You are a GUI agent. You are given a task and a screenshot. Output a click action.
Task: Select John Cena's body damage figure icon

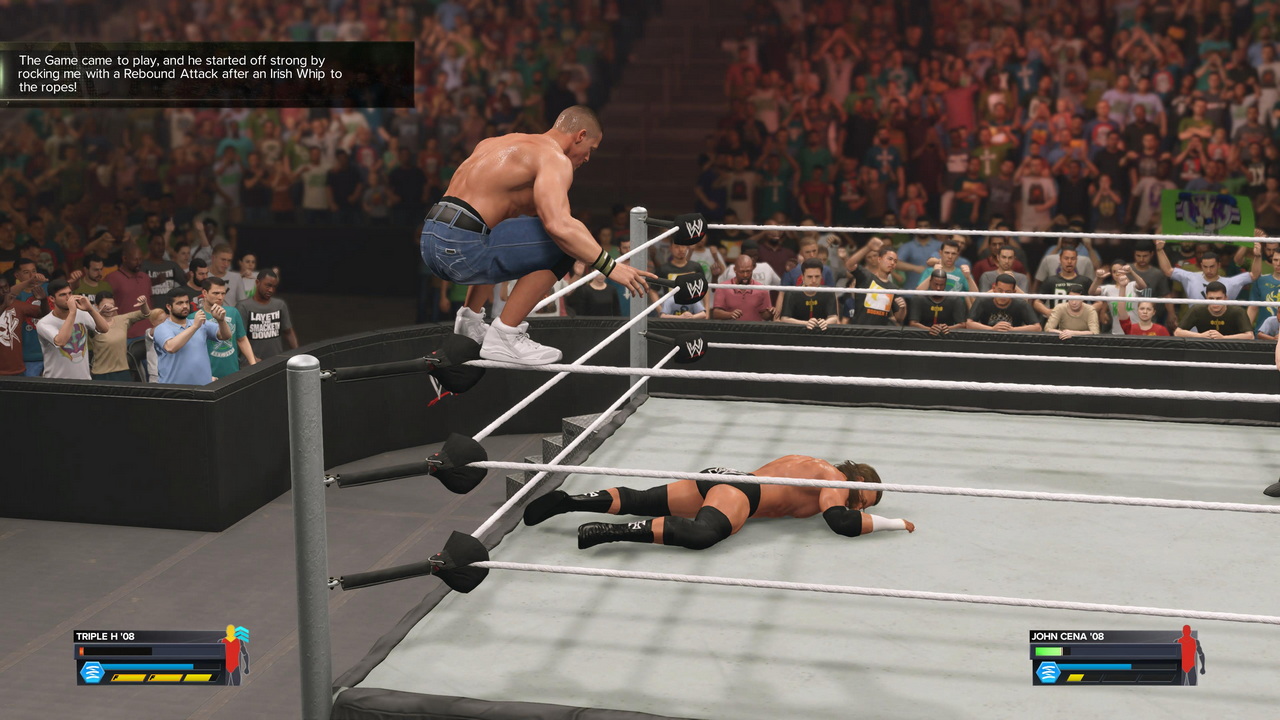pos(1188,654)
